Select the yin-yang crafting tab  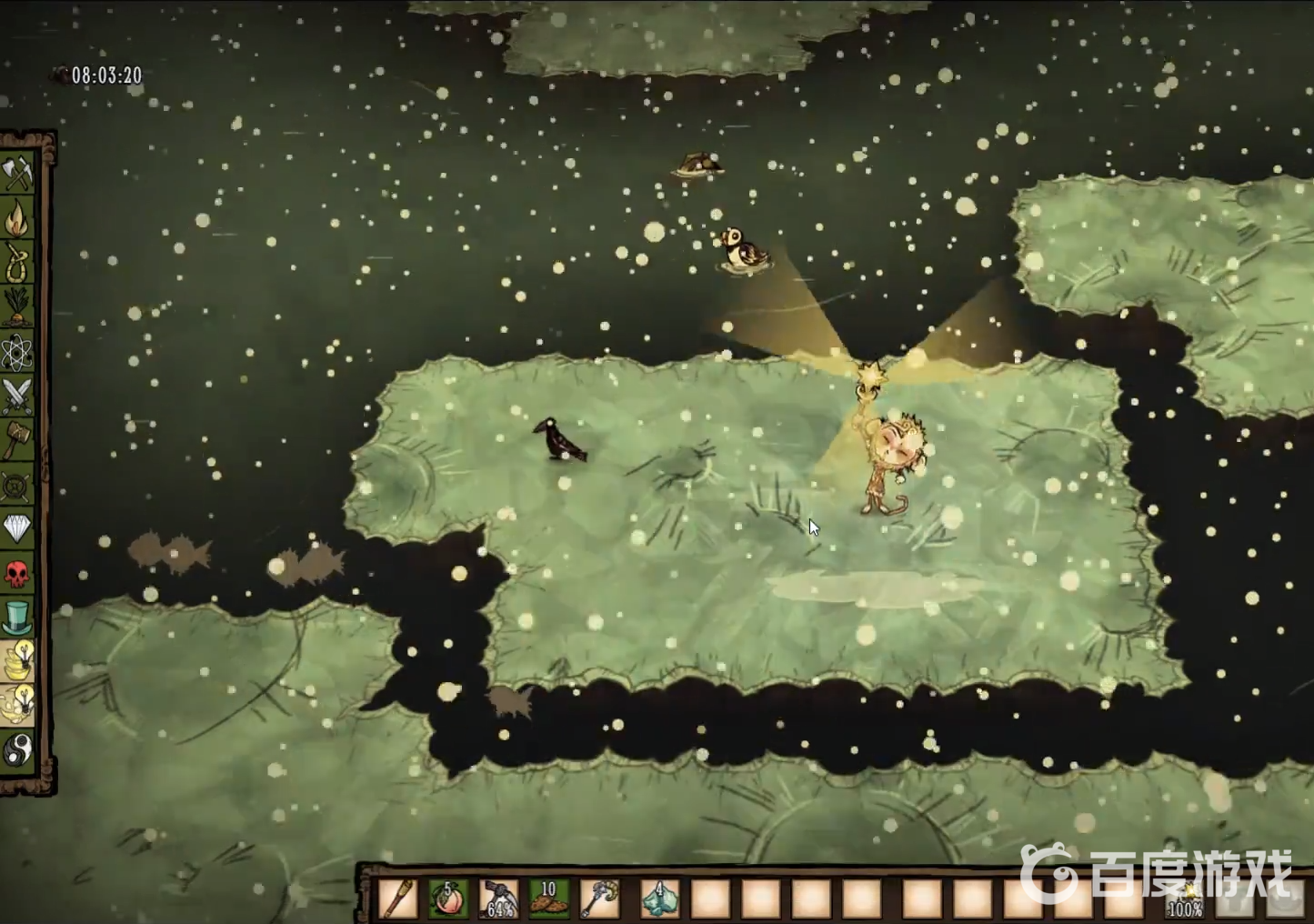(17, 750)
